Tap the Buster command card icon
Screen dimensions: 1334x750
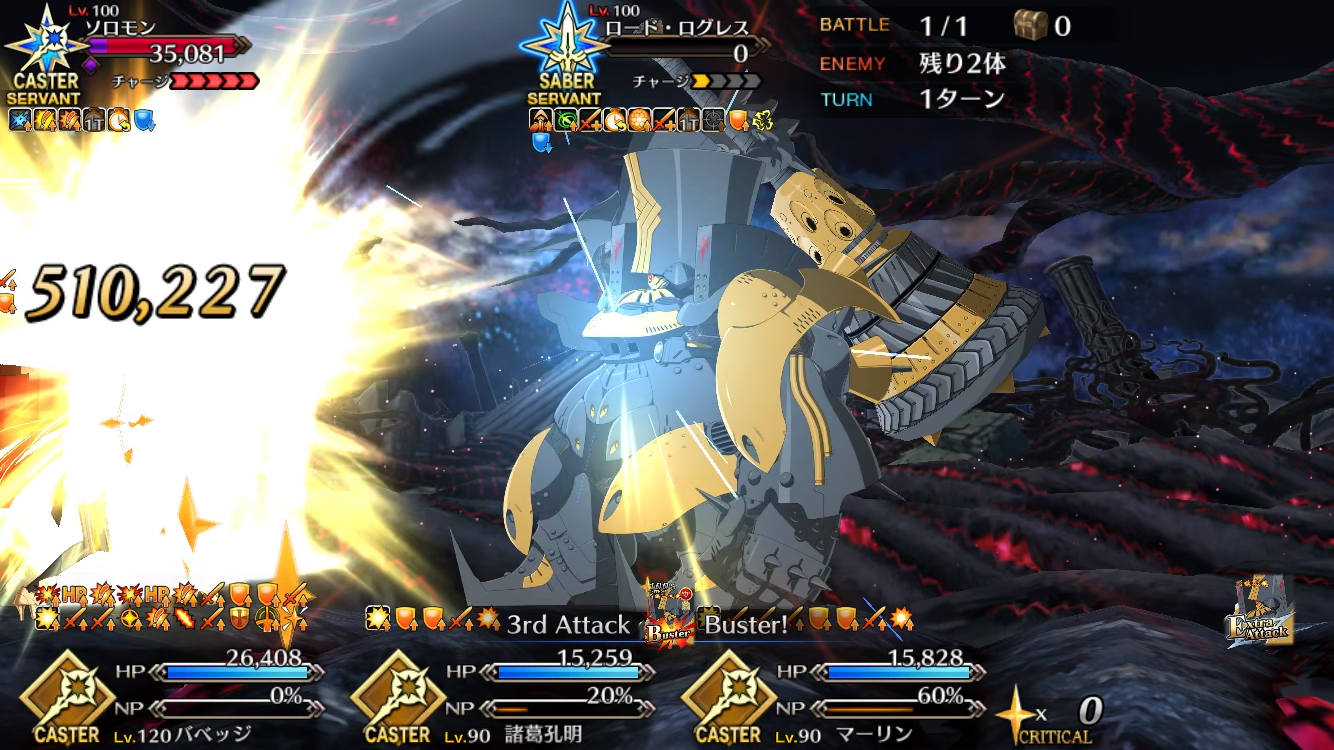[669, 618]
